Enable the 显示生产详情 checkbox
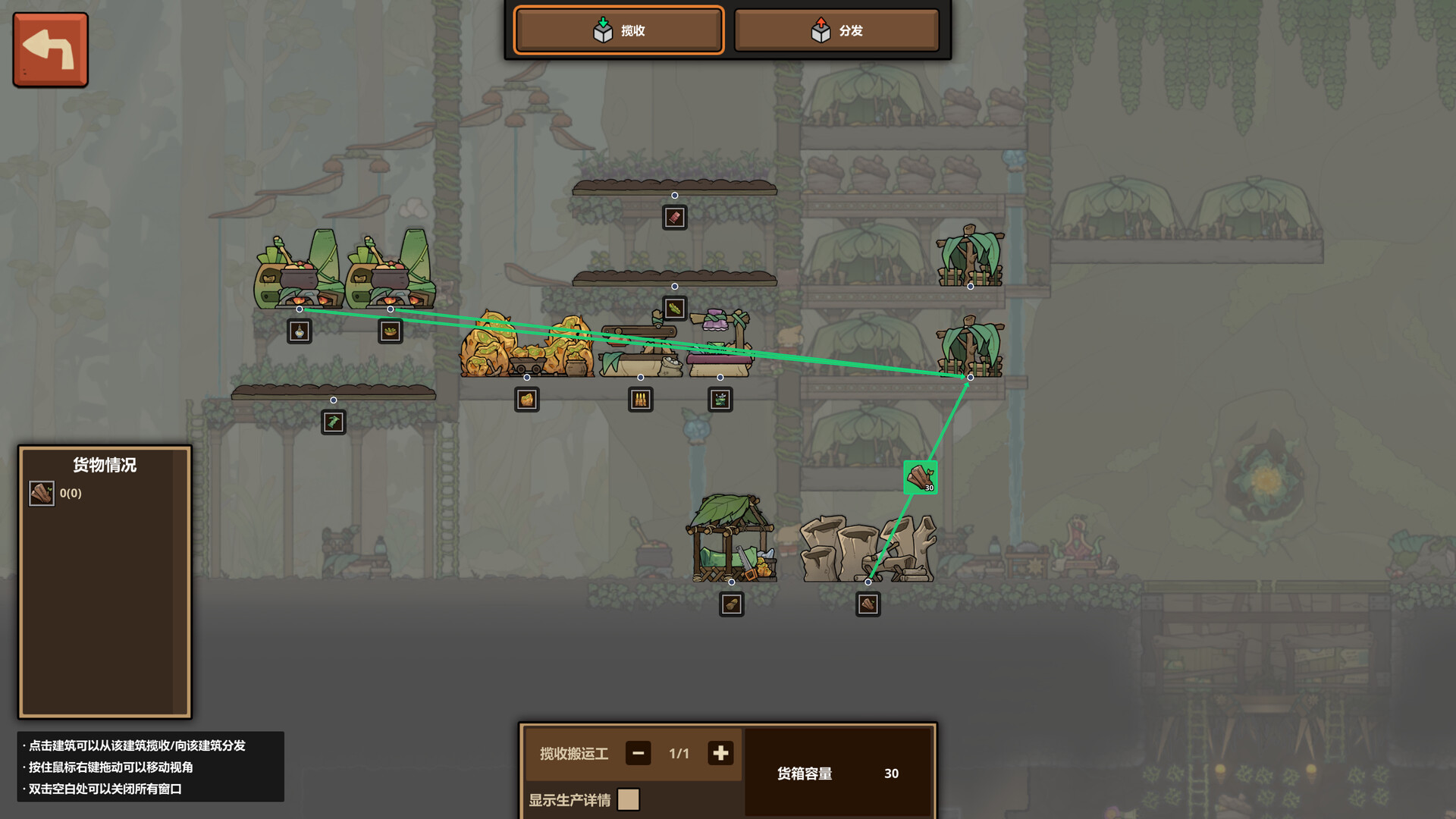The height and width of the screenshot is (819, 1456). tap(628, 799)
